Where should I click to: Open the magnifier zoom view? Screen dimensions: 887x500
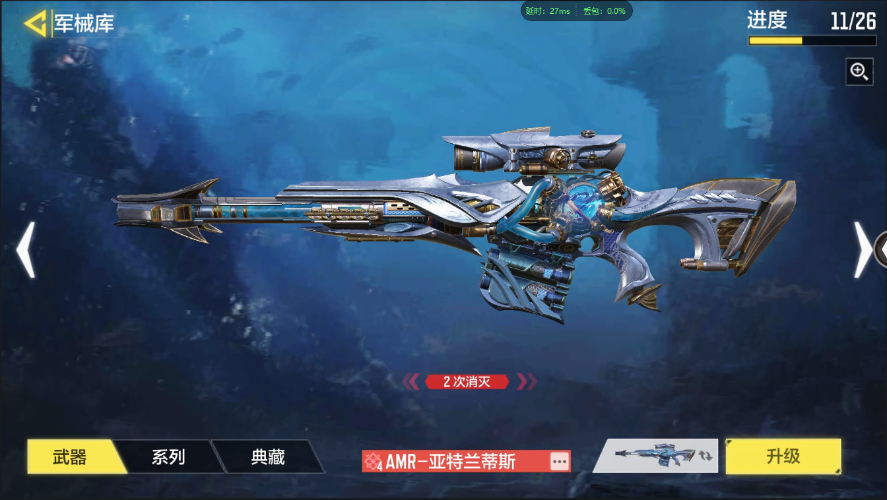(859, 71)
